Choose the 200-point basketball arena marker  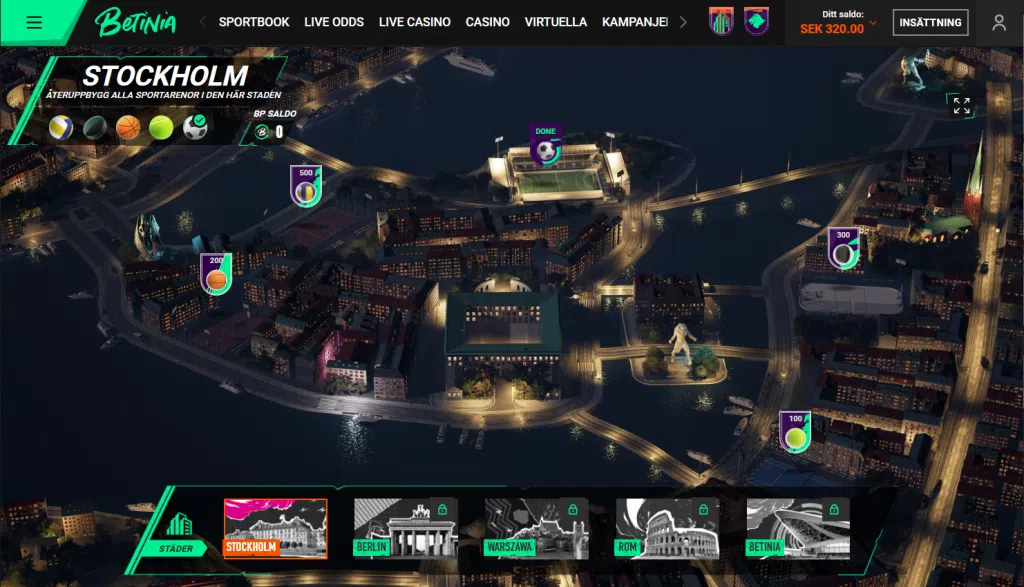pos(216,274)
